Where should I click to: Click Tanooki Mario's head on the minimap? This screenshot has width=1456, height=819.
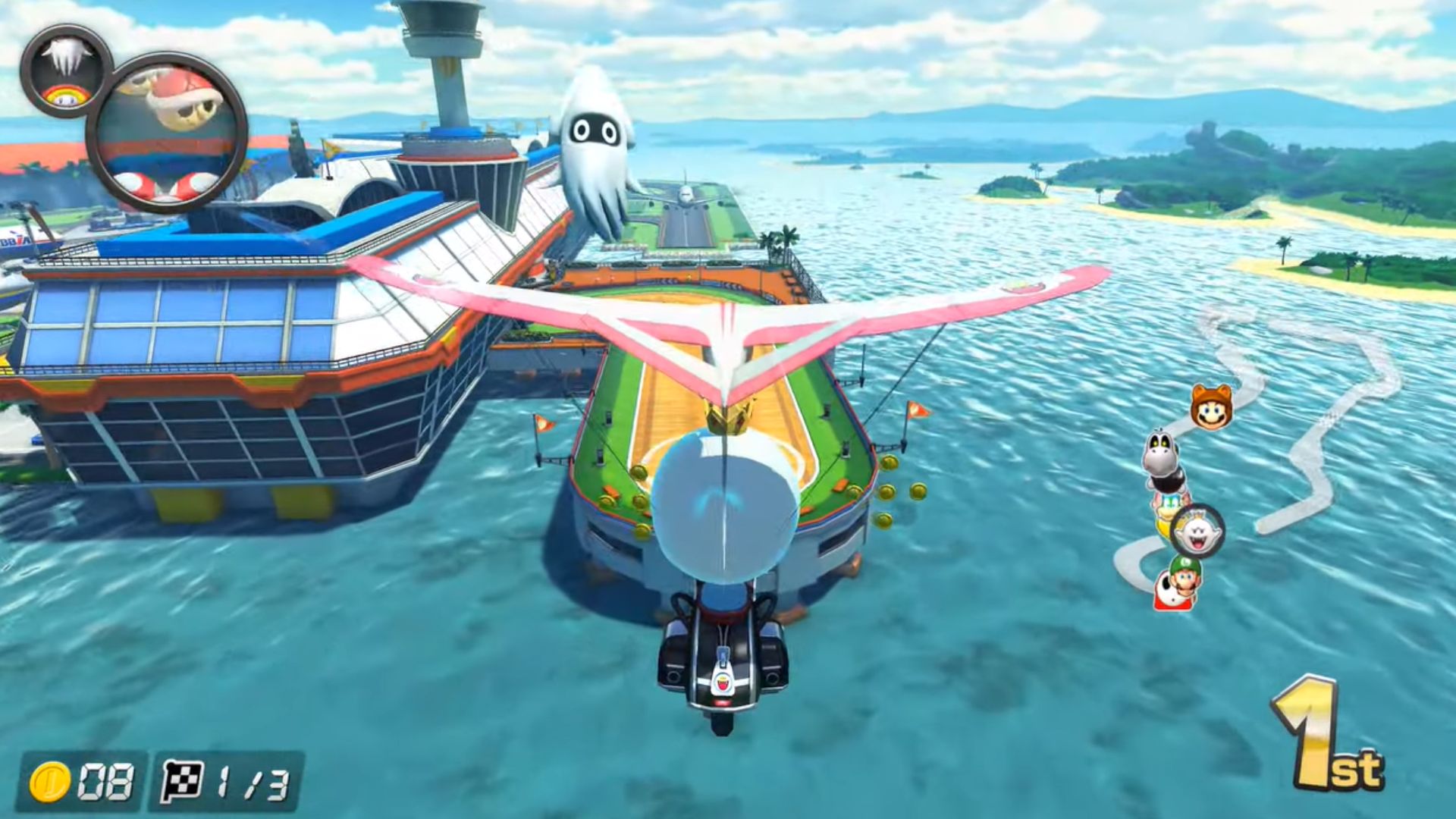(x=1211, y=407)
